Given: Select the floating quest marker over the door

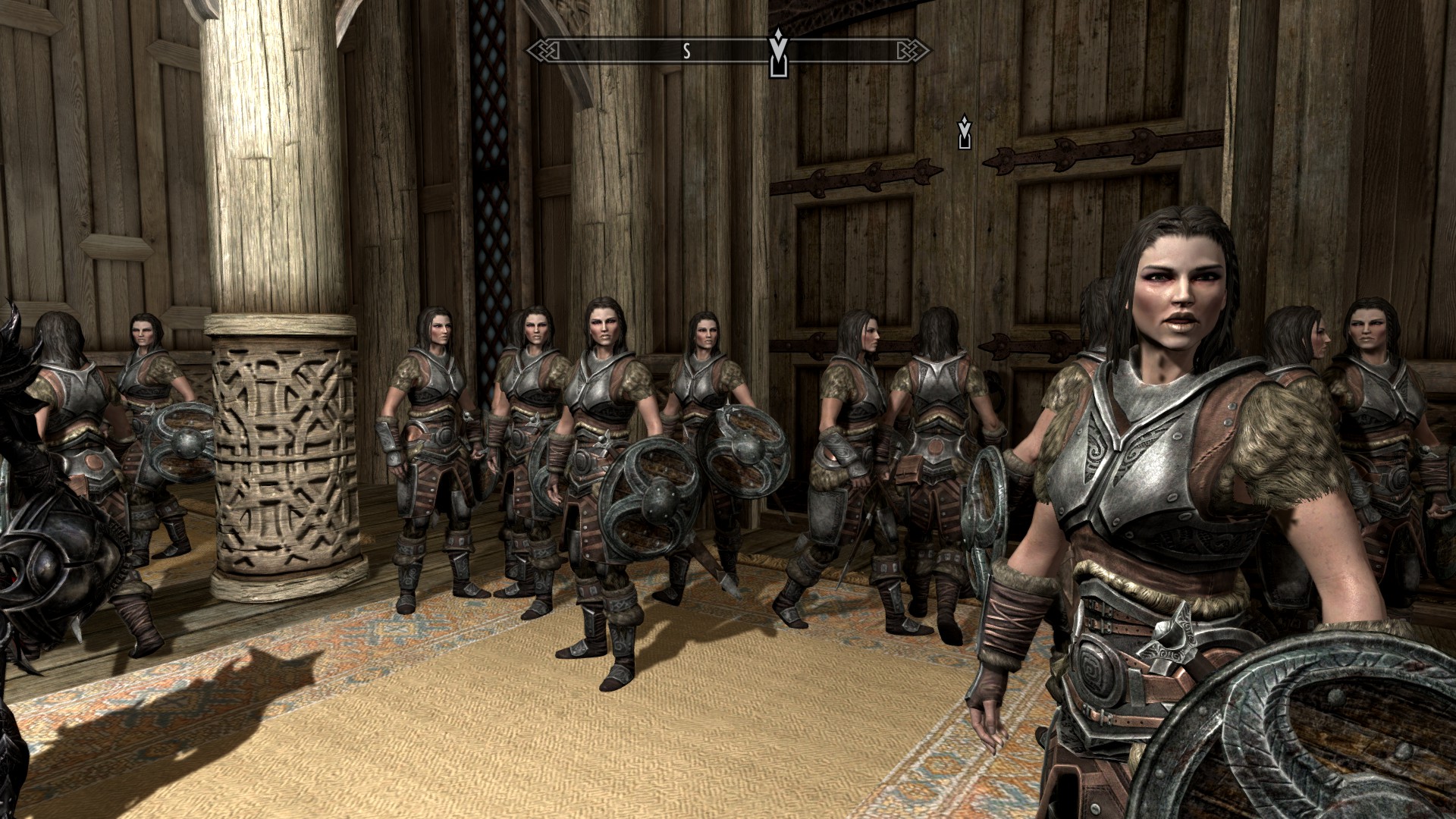Looking at the screenshot, I should pyautogui.click(x=964, y=133).
